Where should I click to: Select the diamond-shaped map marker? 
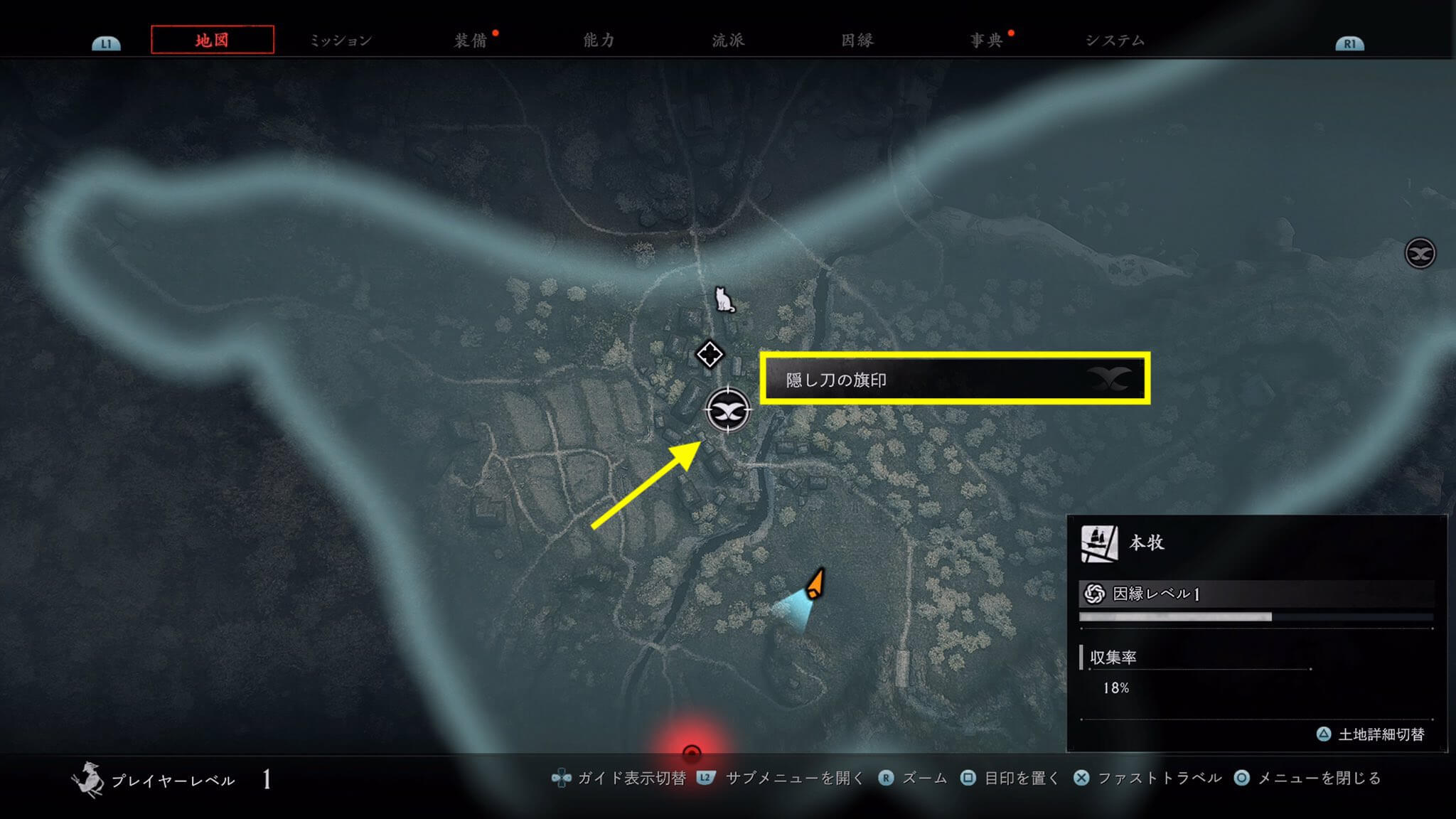710,354
